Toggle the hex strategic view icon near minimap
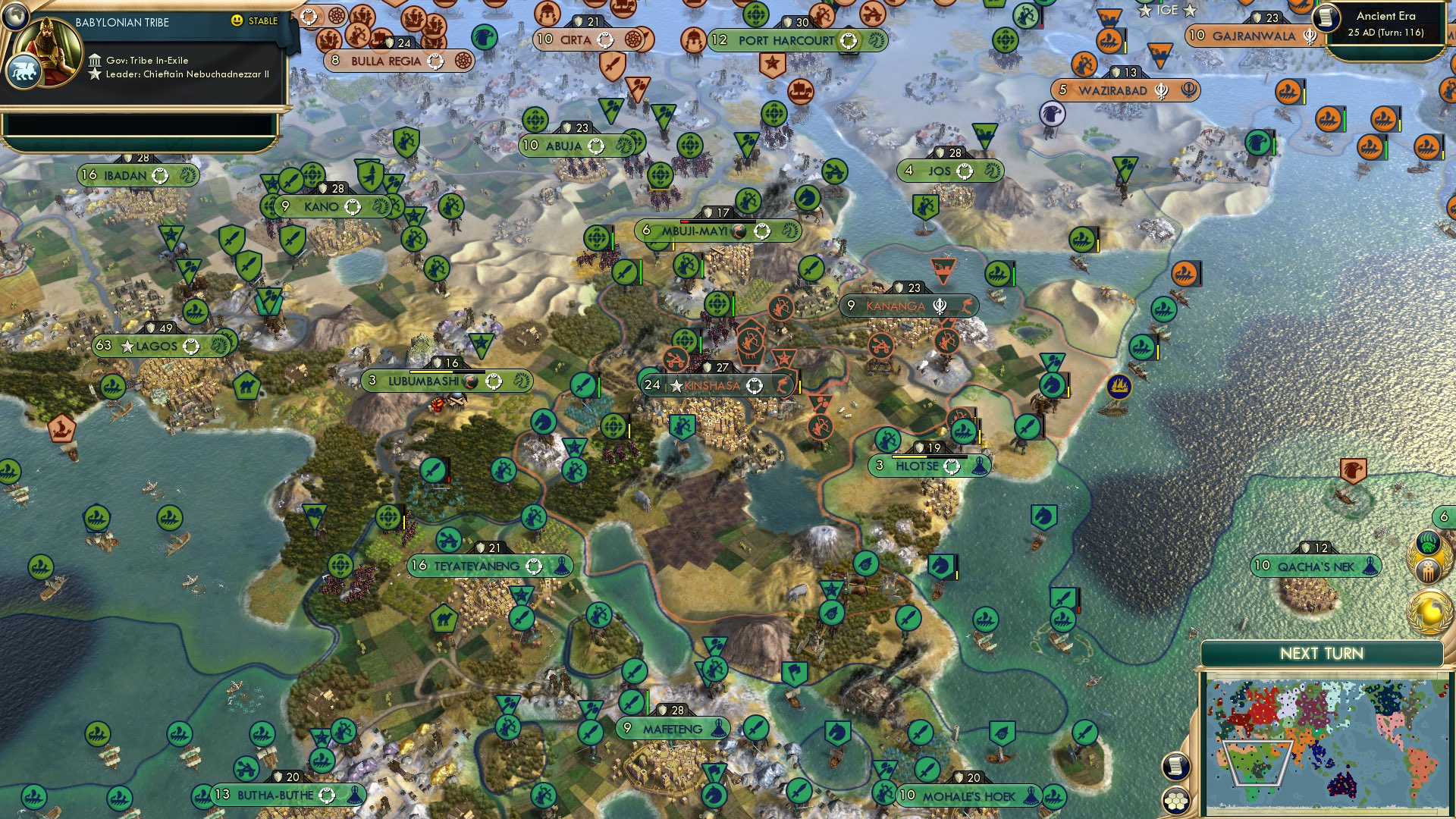1456x819 pixels. pos(1177,802)
